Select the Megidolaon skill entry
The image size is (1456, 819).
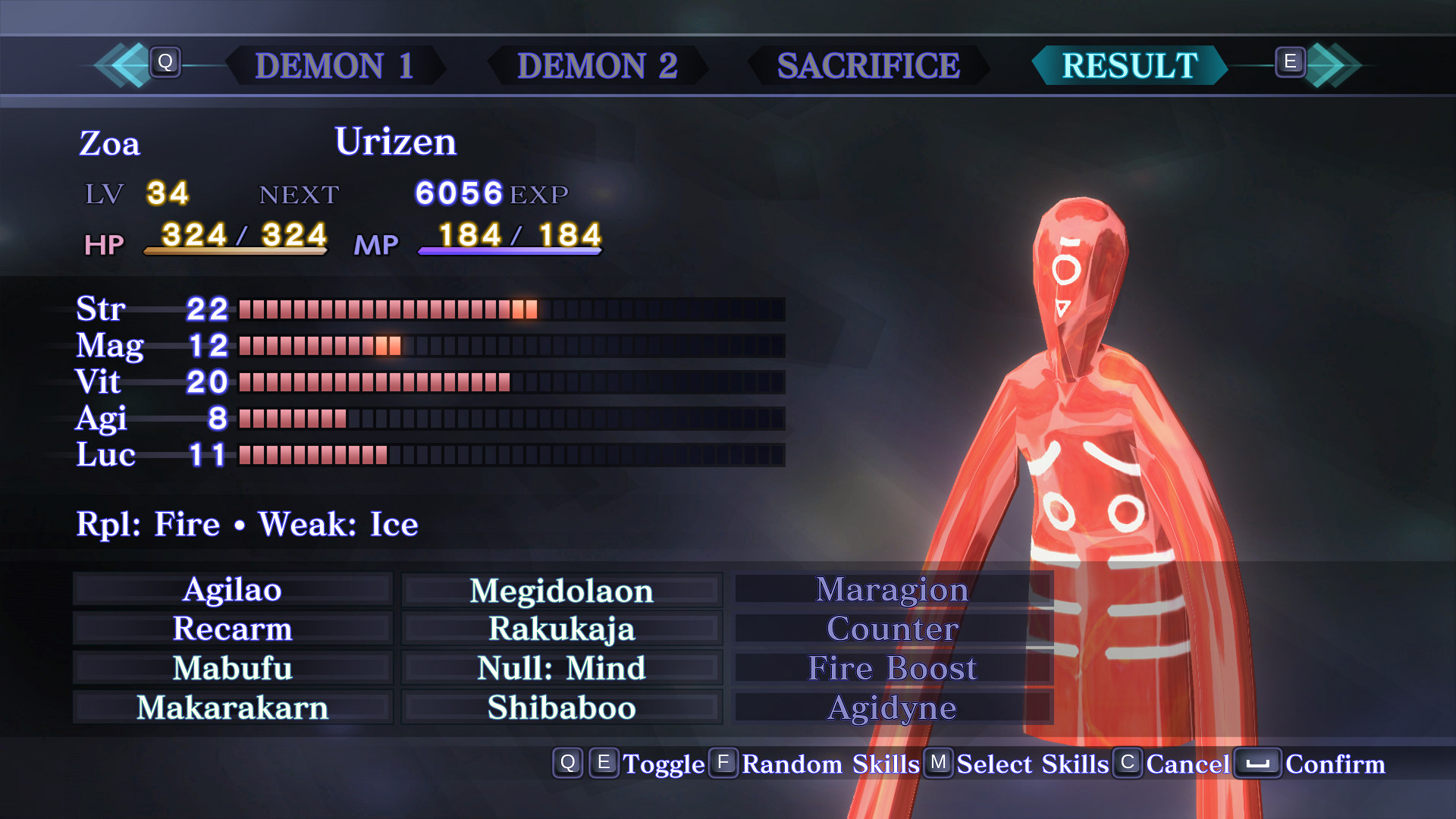(x=561, y=590)
